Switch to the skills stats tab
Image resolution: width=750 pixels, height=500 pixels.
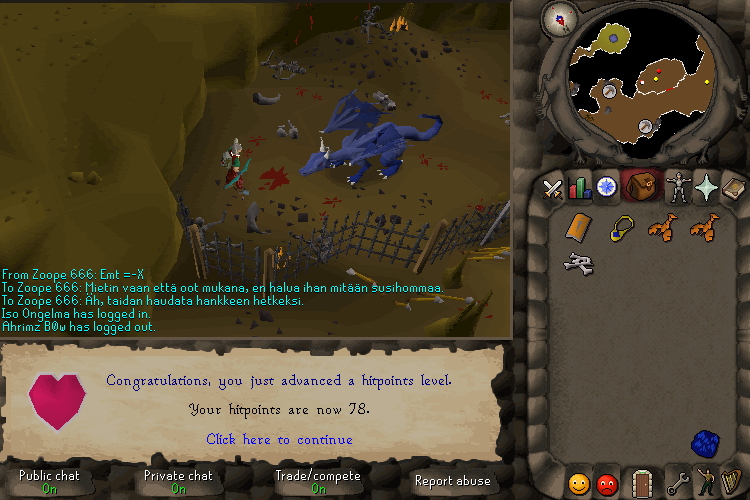(x=580, y=187)
